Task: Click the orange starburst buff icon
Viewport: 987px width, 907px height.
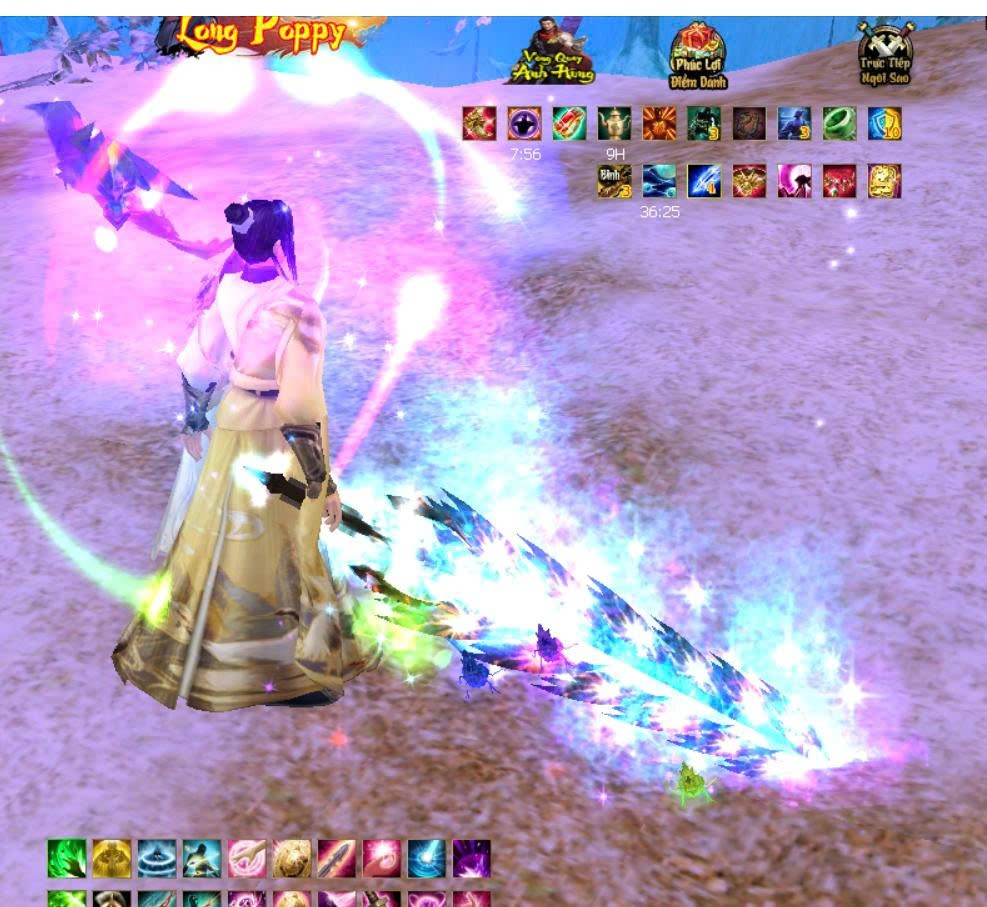Action: point(659,124)
